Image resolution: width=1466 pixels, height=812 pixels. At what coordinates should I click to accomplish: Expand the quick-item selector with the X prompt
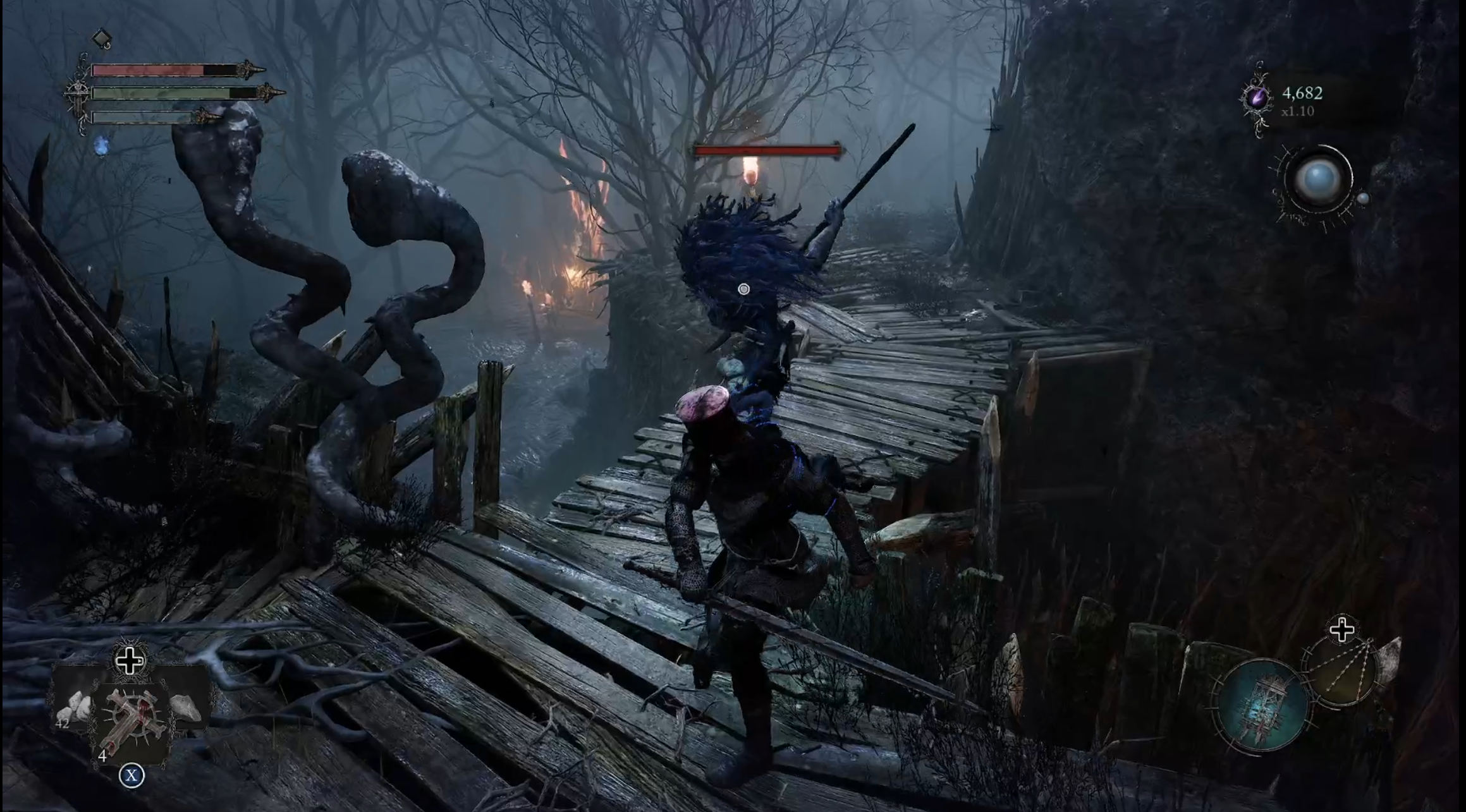(131, 775)
